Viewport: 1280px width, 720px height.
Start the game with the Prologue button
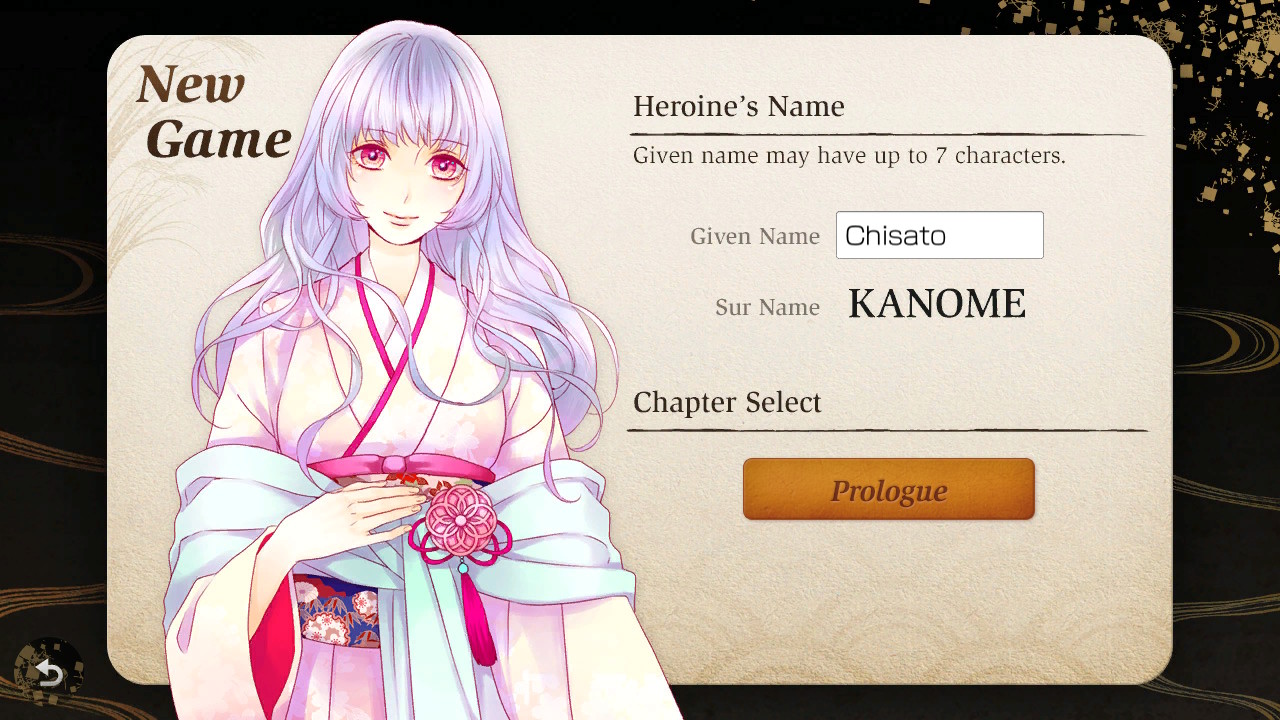[887, 489]
